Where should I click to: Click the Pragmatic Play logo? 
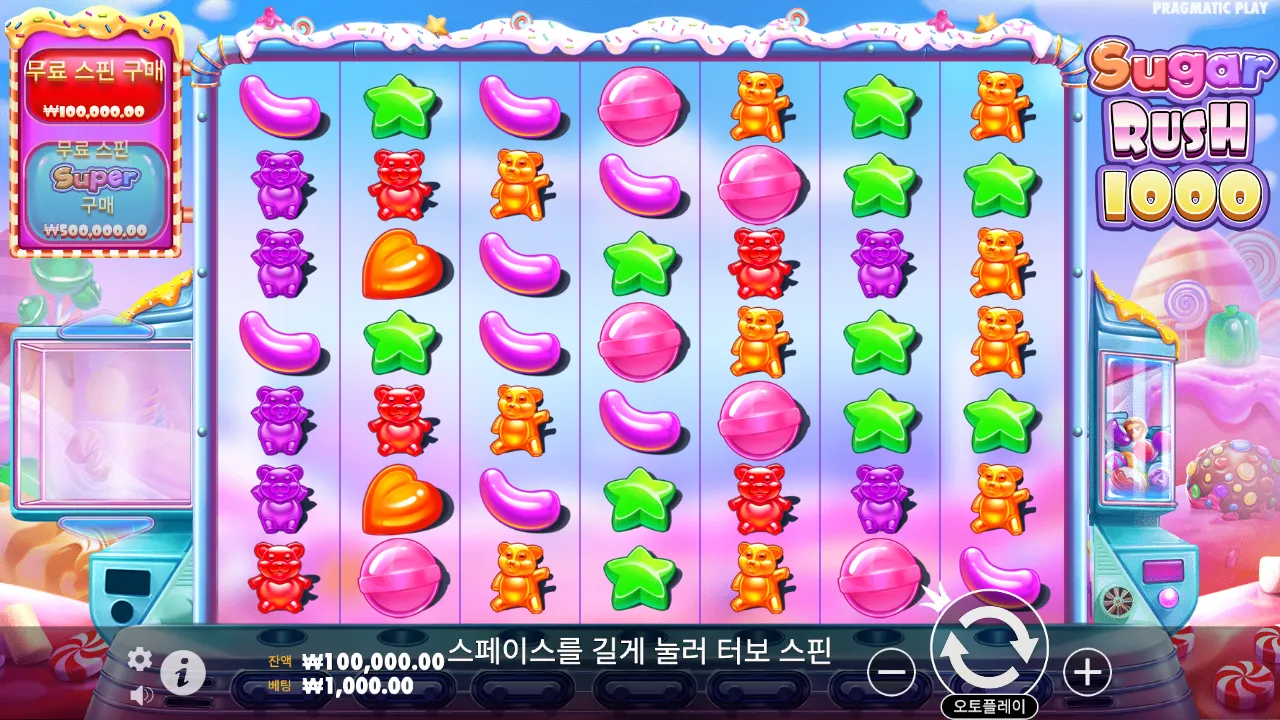coord(1211,8)
